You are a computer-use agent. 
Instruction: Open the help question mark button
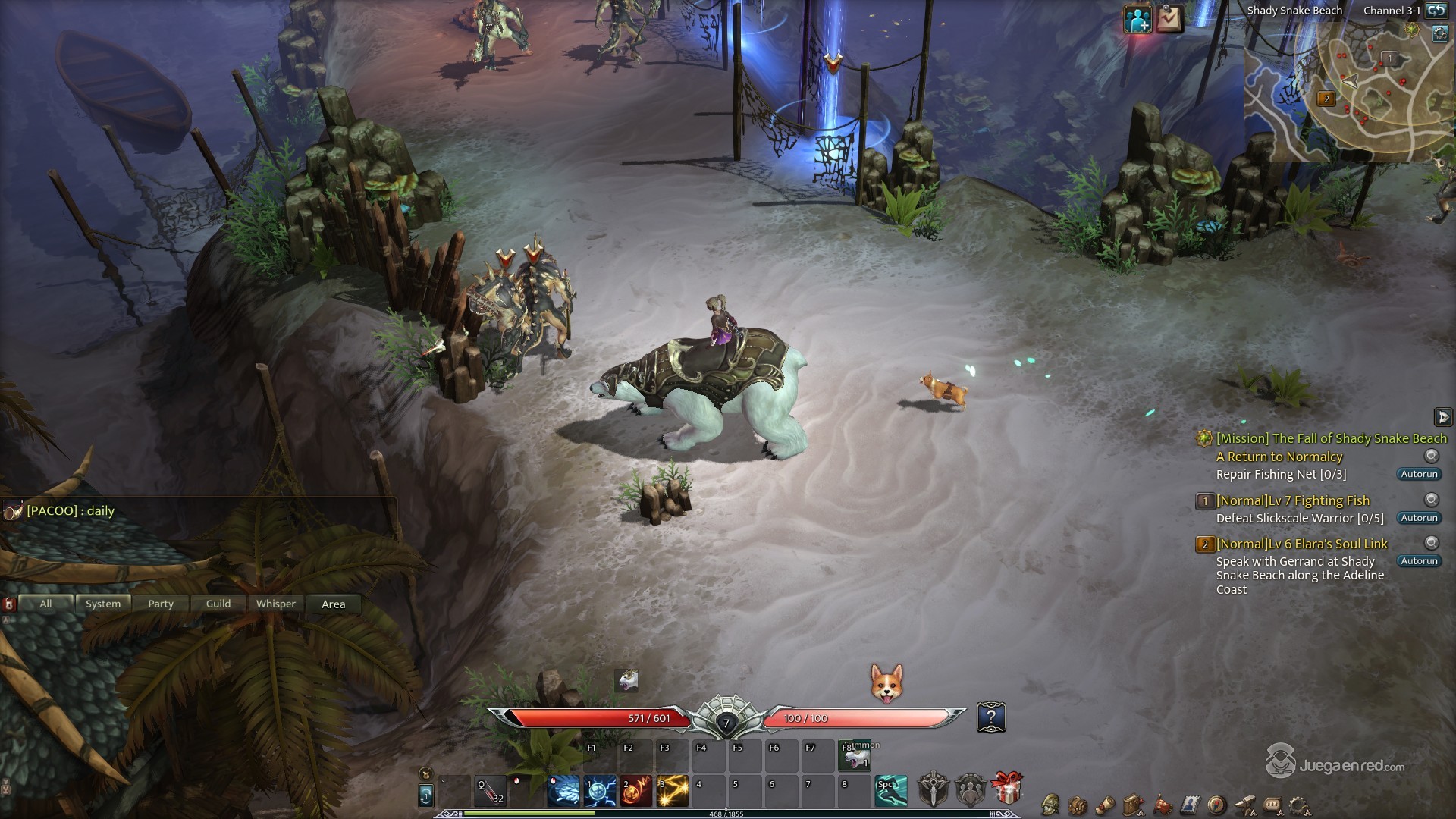click(991, 717)
